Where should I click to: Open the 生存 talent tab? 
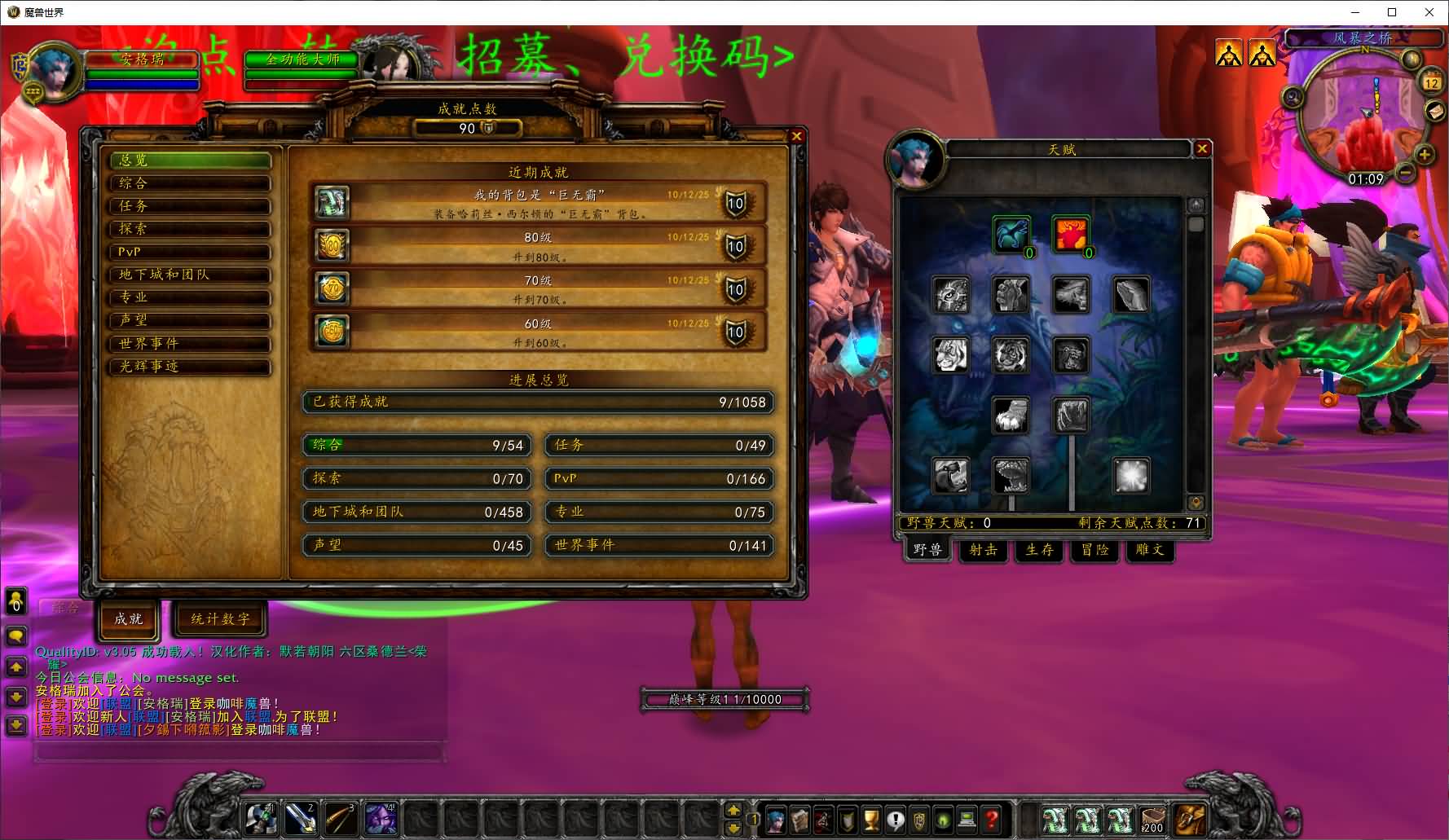tap(1039, 550)
